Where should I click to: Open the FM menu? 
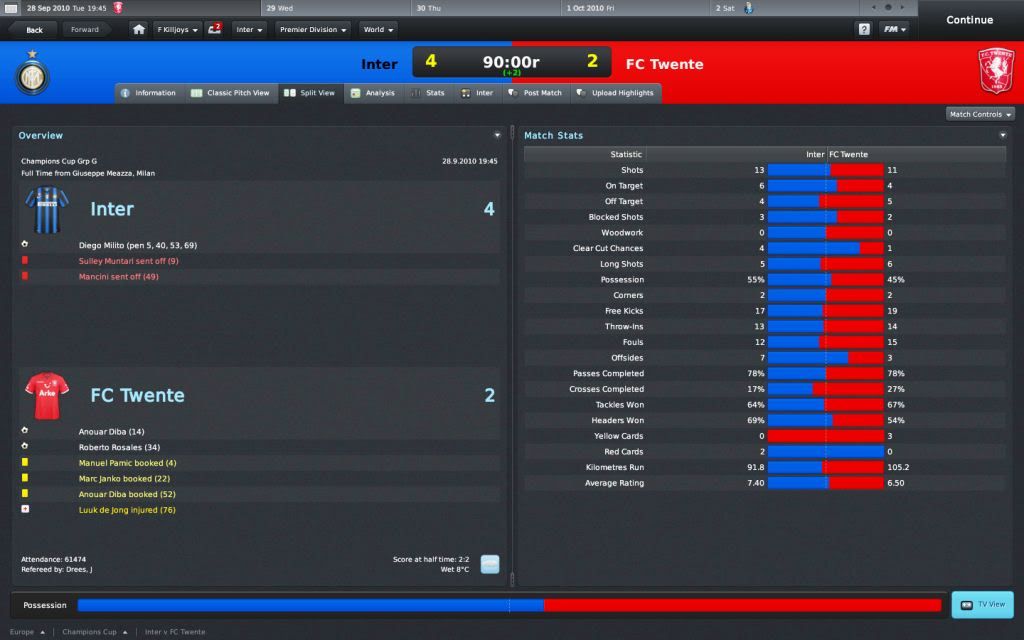coord(893,30)
